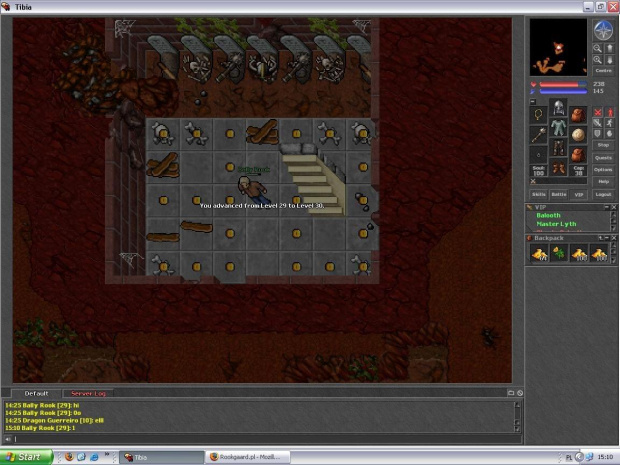This screenshot has width=620, height=465.
Task: Select the amulet necklace slot
Action: click(539, 113)
